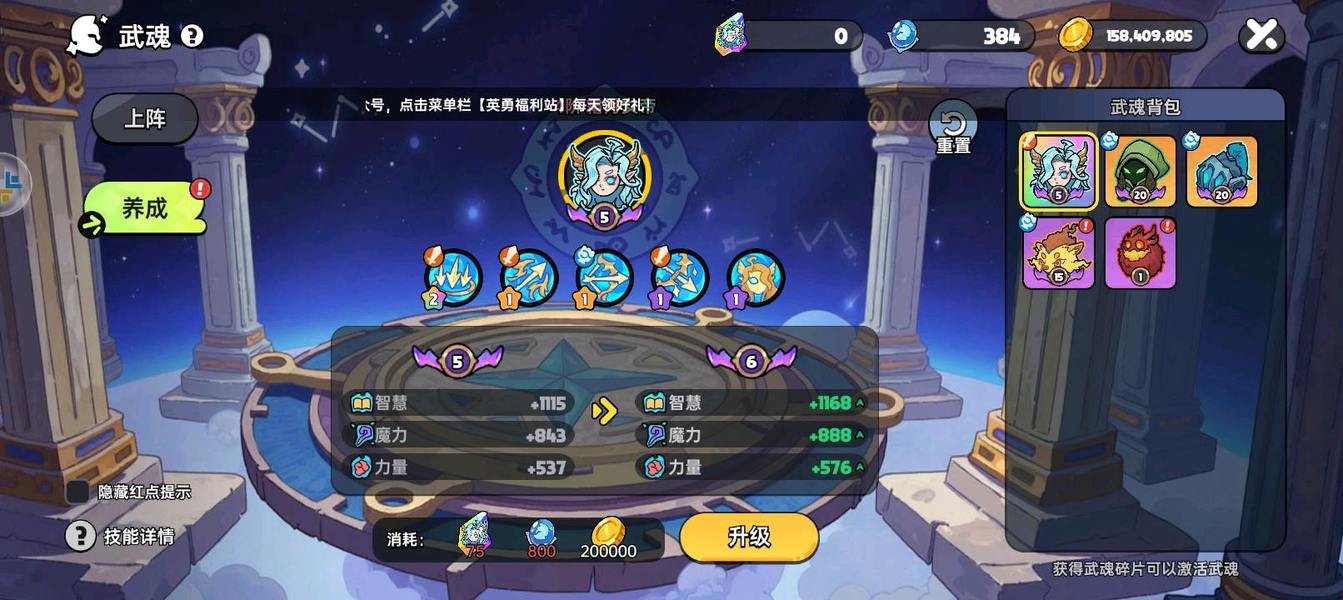Switch to the 上阵 tab
The height and width of the screenshot is (600, 1343).
(x=145, y=119)
